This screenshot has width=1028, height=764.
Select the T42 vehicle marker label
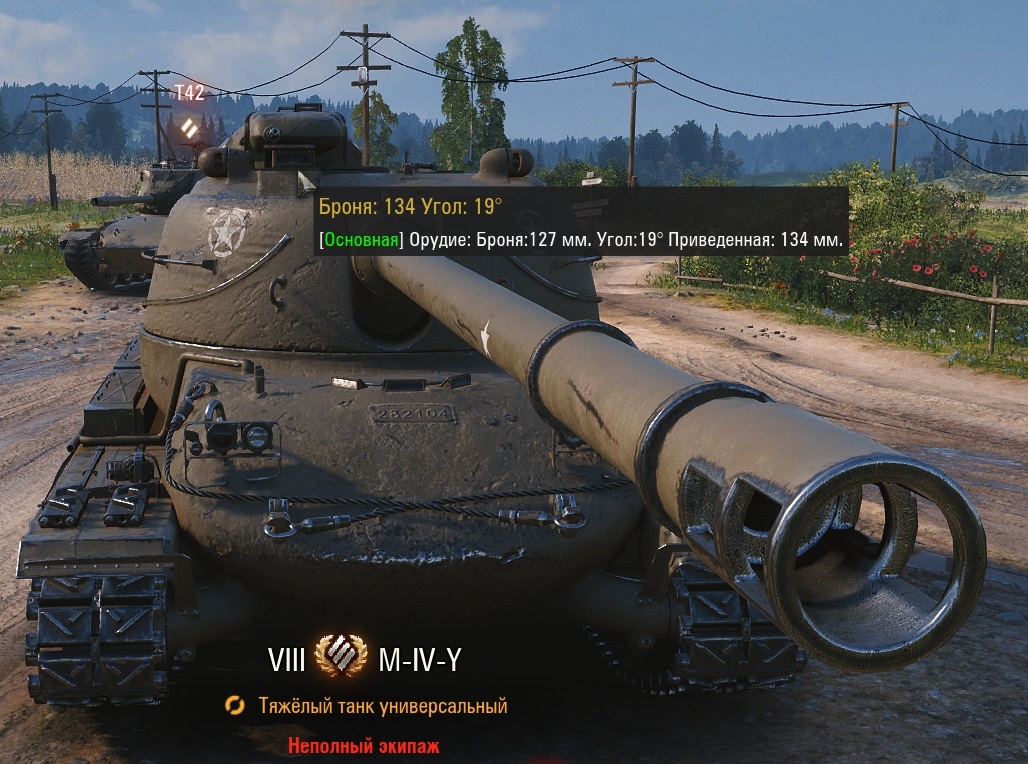point(189,93)
